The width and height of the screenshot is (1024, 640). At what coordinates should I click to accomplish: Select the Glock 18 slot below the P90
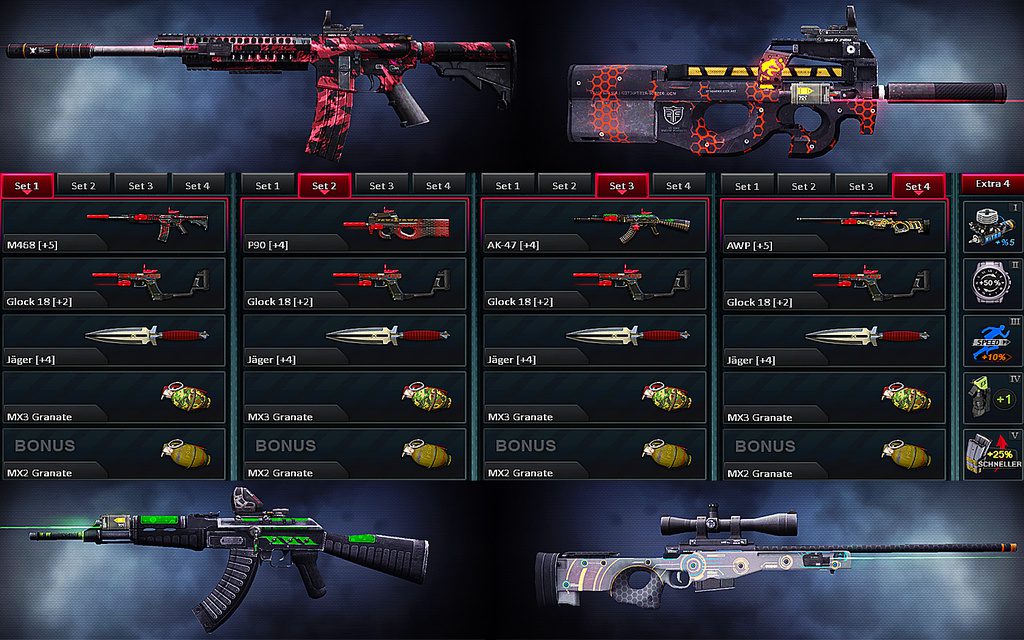(355, 284)
